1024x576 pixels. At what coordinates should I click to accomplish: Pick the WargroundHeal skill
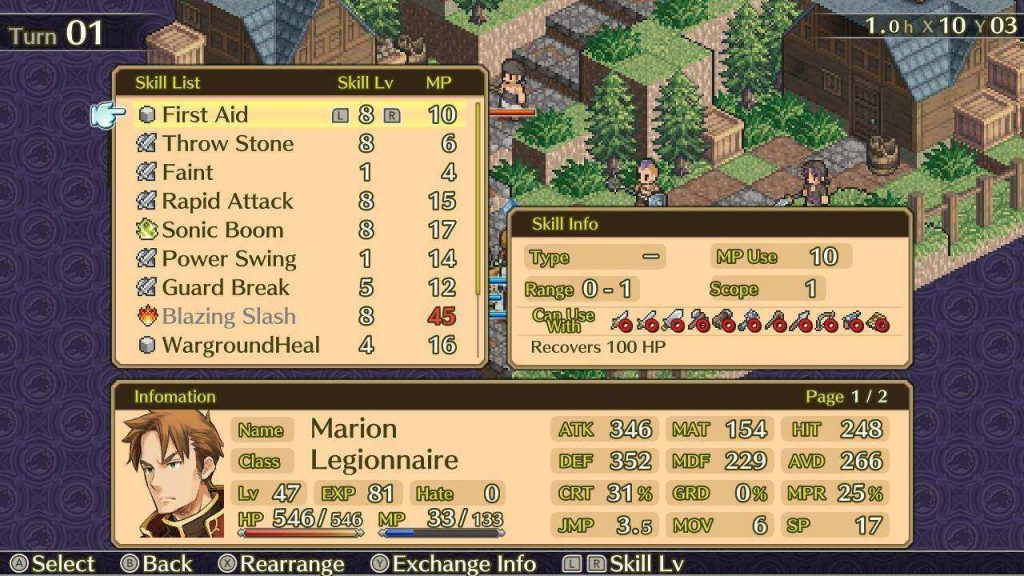[240, 346]
